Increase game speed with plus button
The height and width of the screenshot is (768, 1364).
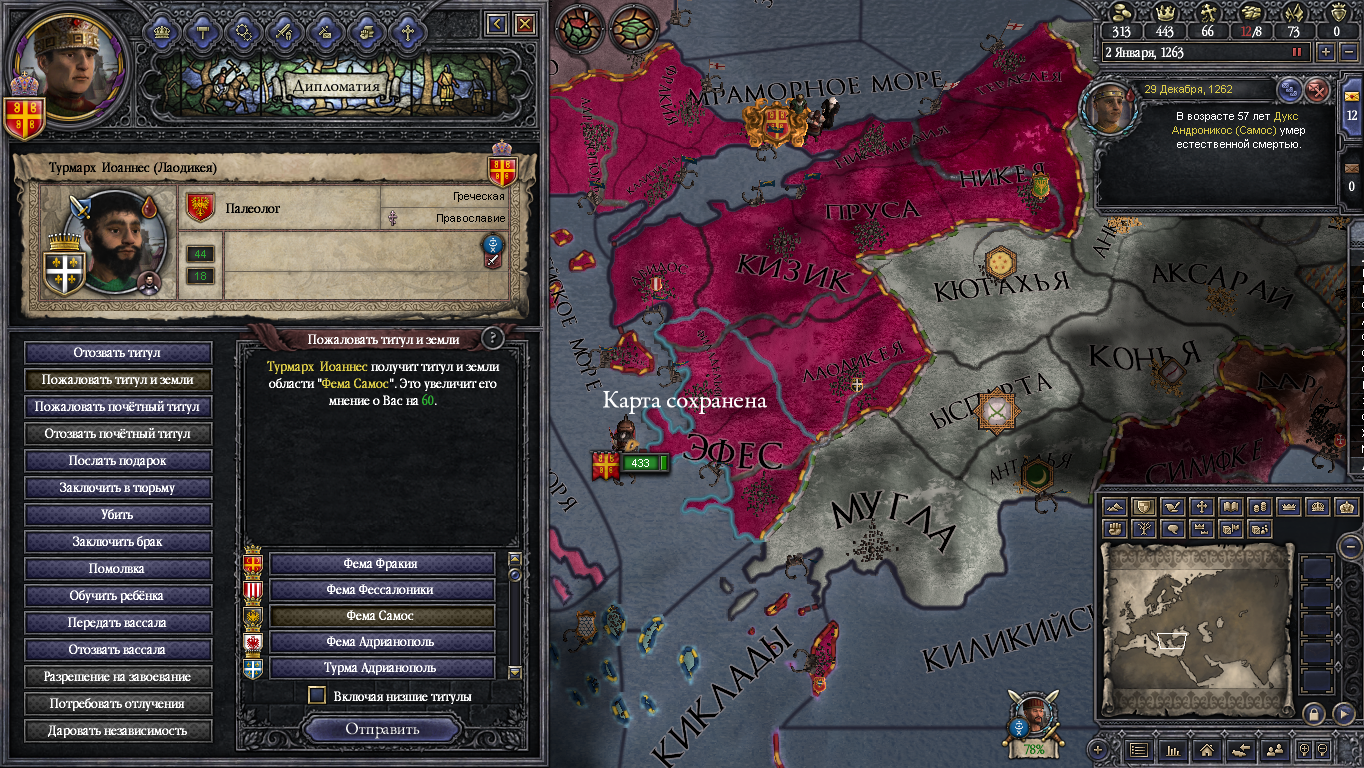(x=1326, y=51)
